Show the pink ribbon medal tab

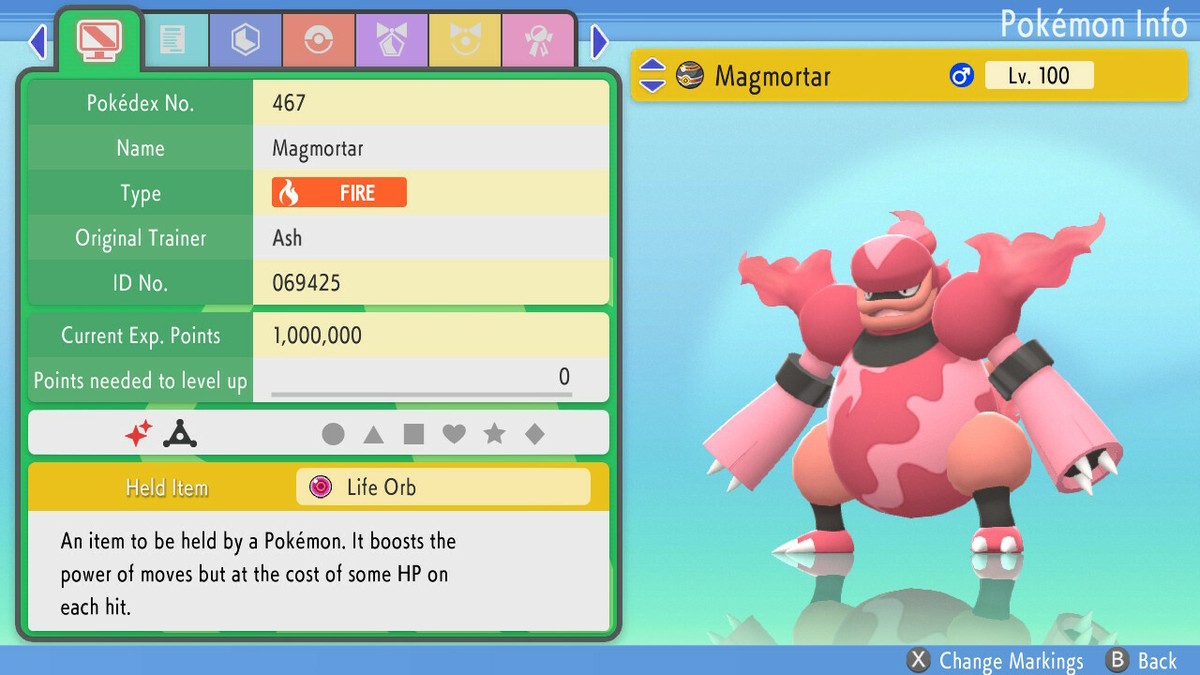pyautogui.click(x=537, y=40)
